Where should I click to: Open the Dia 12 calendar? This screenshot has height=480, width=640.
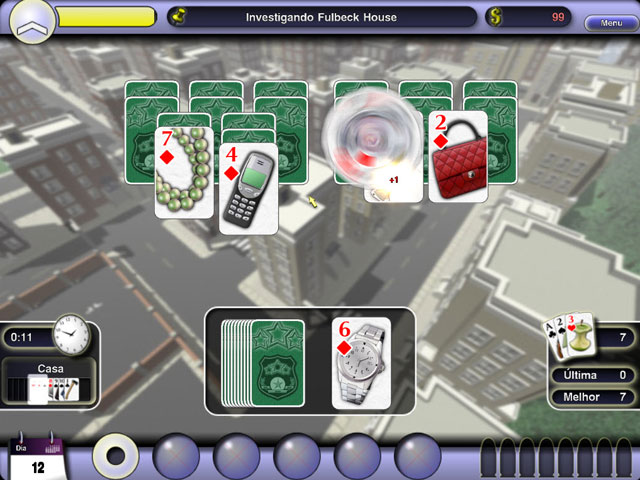pyautogui.click(x=37, y=459)
